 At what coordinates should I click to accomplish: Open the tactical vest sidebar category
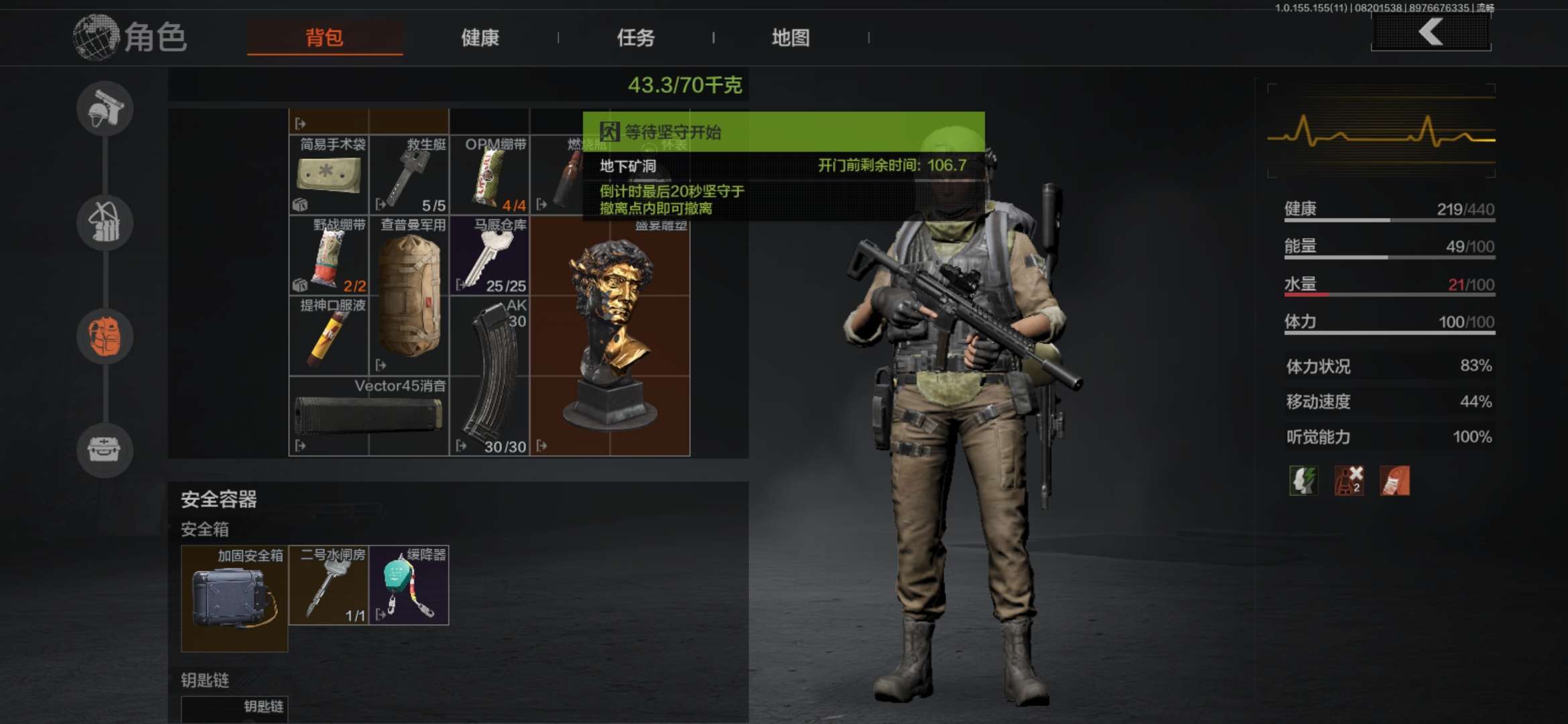(105, 223)
